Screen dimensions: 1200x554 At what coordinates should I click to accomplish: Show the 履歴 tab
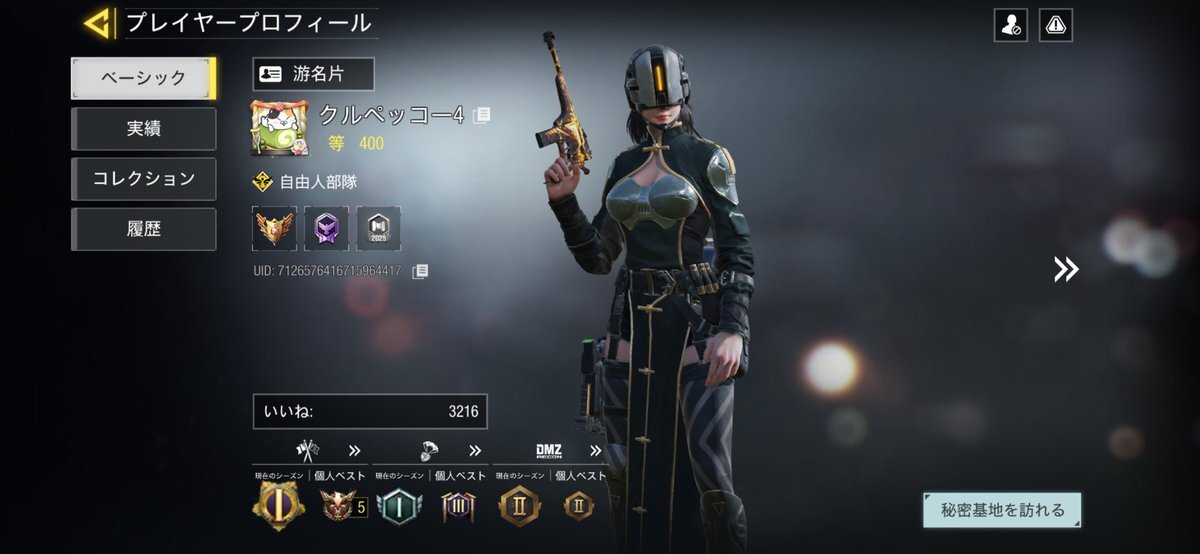click(x=143, y=229)
